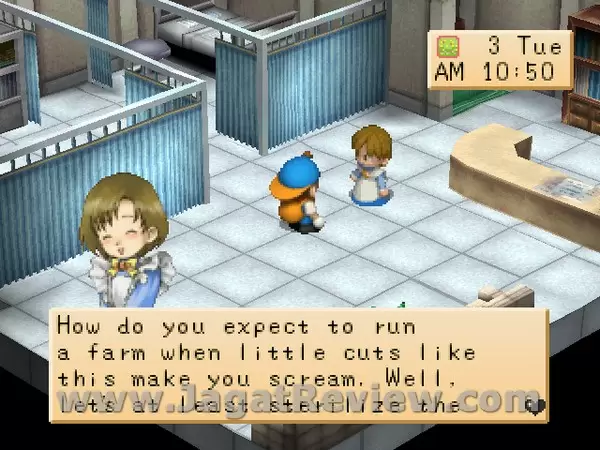Advance the nurse's dialogue text box
The image size is (600, 450).
click(298, 364)
